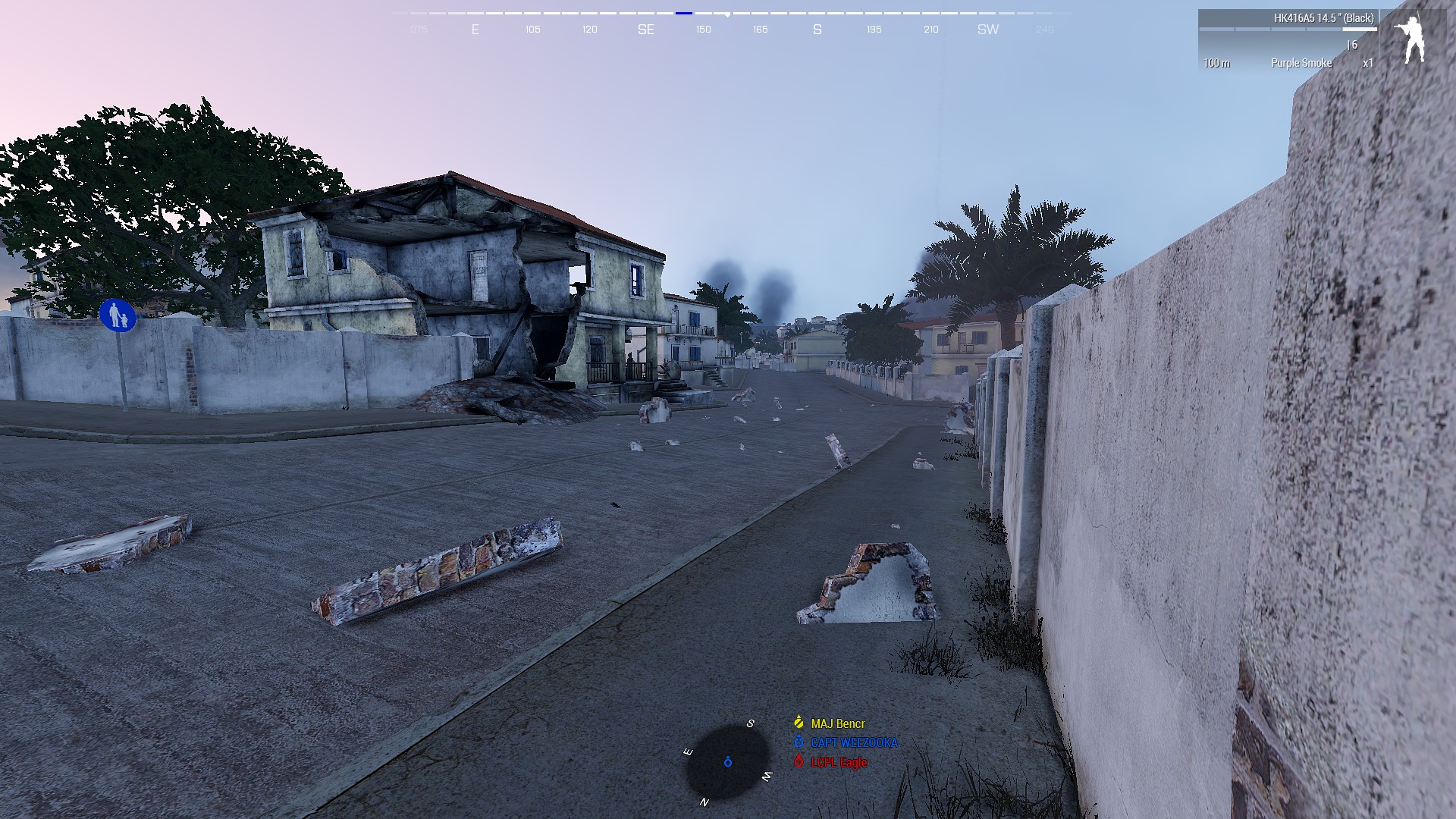Select the HK416A5 14.5" (Black) weapon name
The image size is (1456, 819).
1324,18
